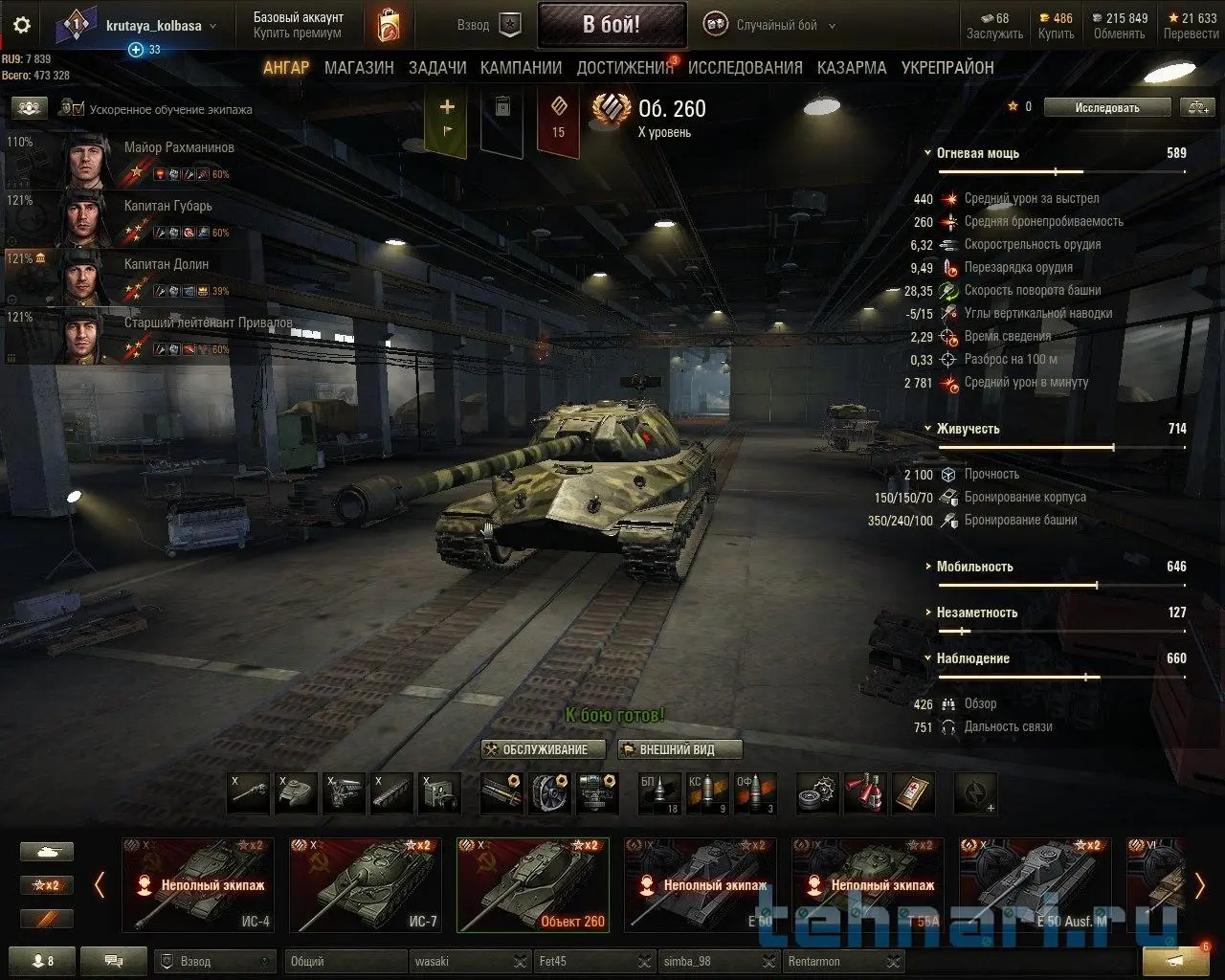The height and width of the screenshot is (980, 1225).
Task: Click Купить премиум account link
Action: [297, 33]
